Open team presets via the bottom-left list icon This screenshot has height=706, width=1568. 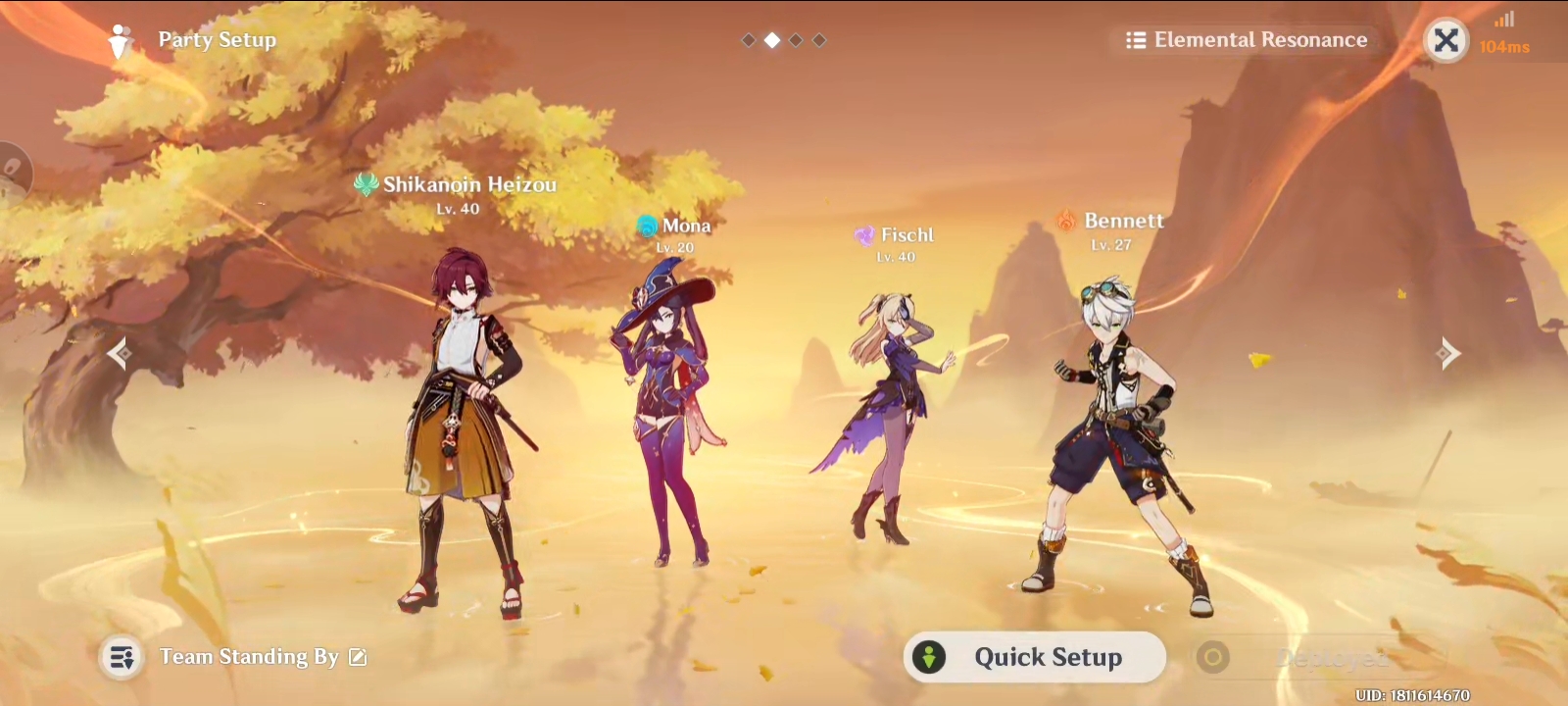click(x=122, y=658)
